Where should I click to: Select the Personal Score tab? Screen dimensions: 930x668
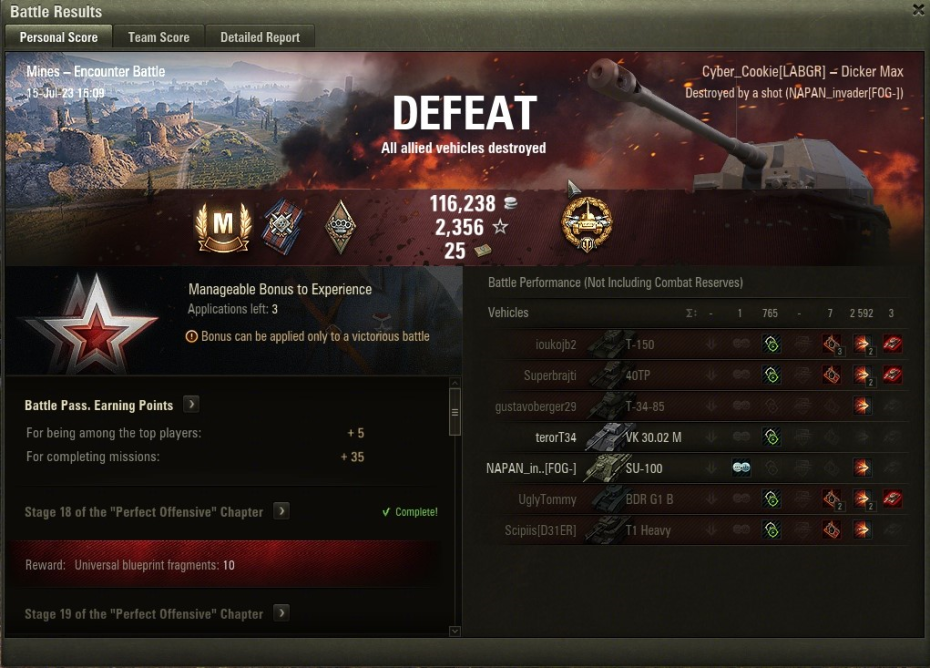[59, 37]
